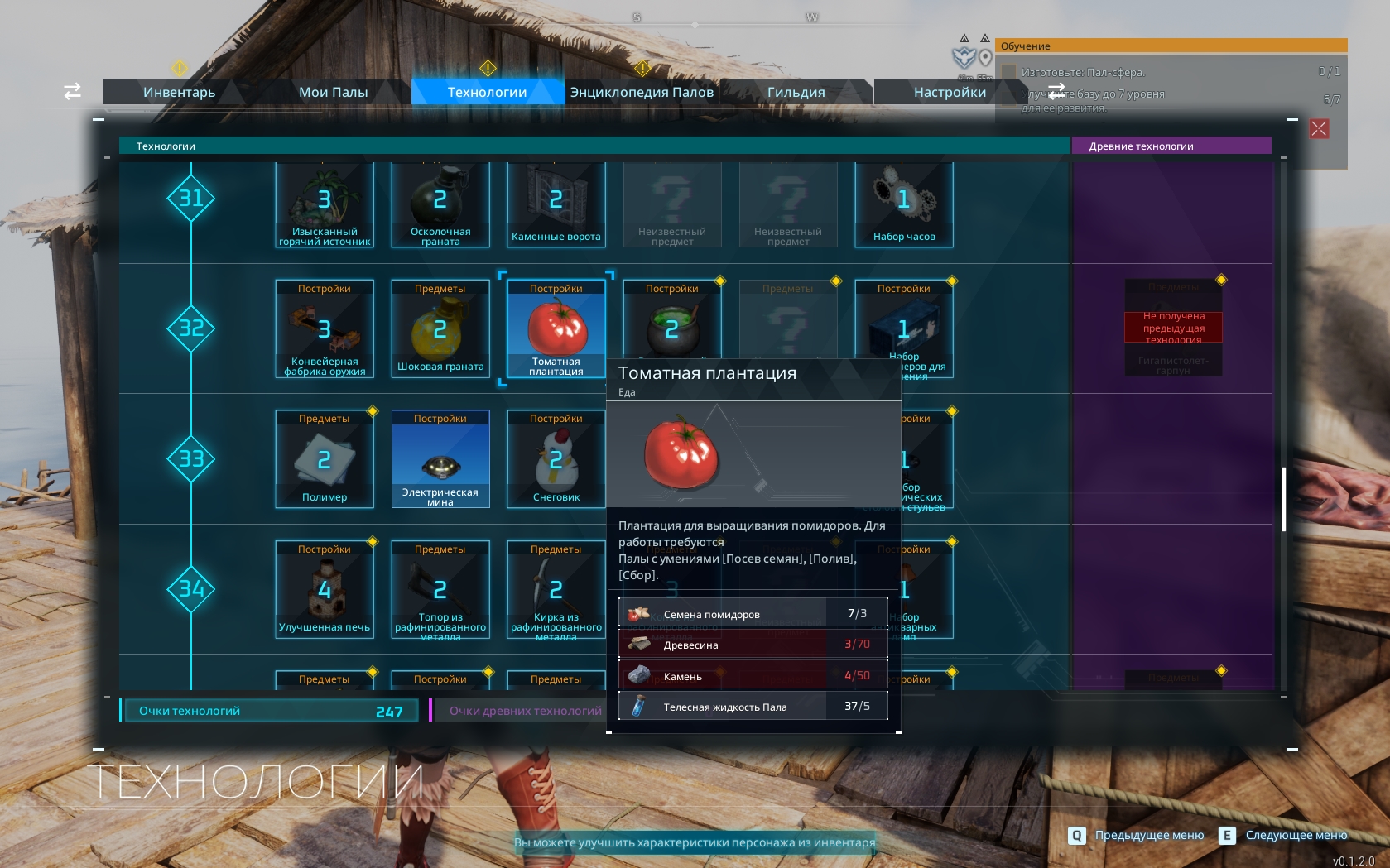
Task: Select Изысканный горячий источник technology
Action: (325, 204)
